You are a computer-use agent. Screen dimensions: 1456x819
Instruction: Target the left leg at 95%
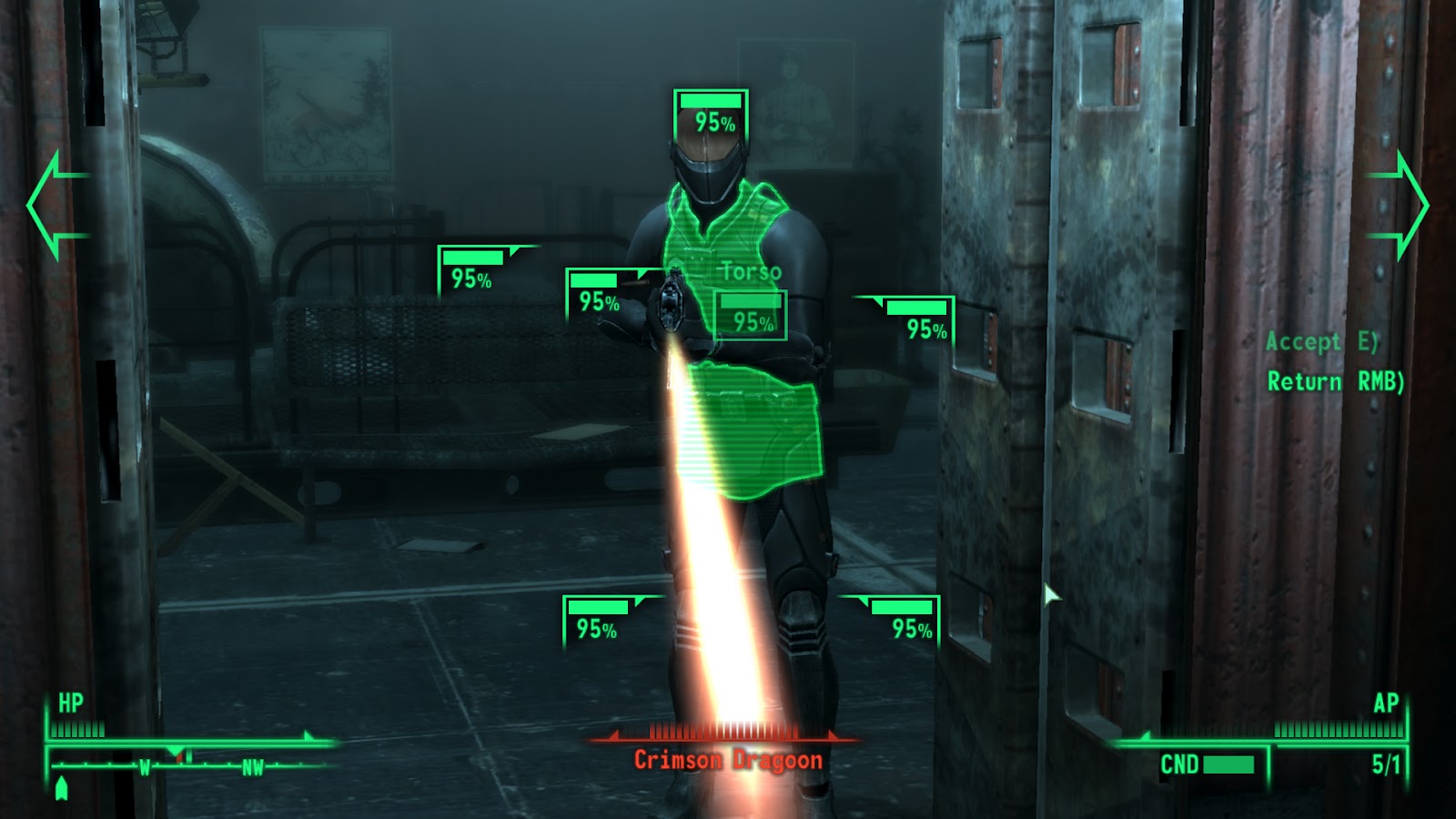point(598,617)
